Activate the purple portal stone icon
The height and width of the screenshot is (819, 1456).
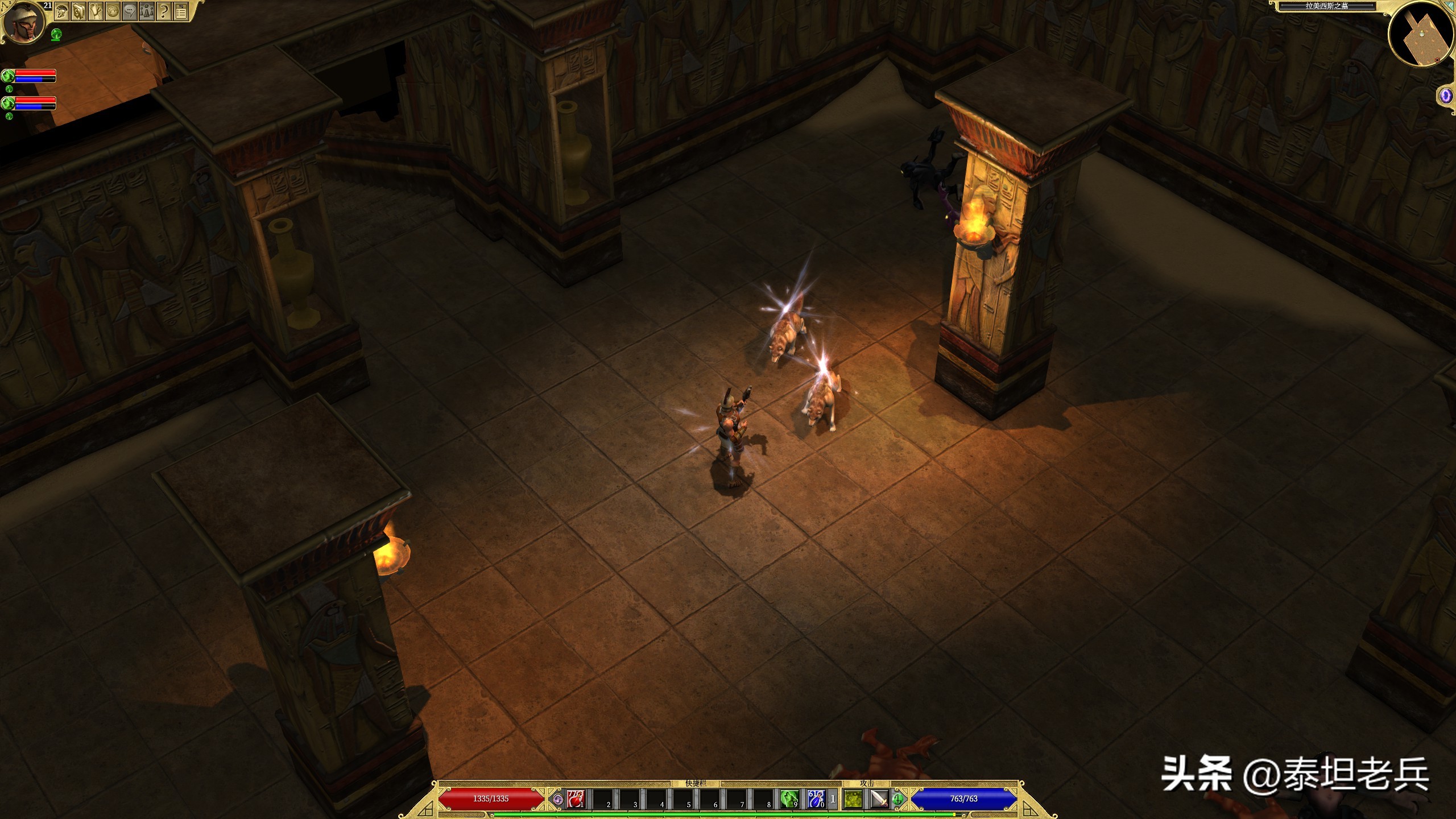(x=1445, y=96)
